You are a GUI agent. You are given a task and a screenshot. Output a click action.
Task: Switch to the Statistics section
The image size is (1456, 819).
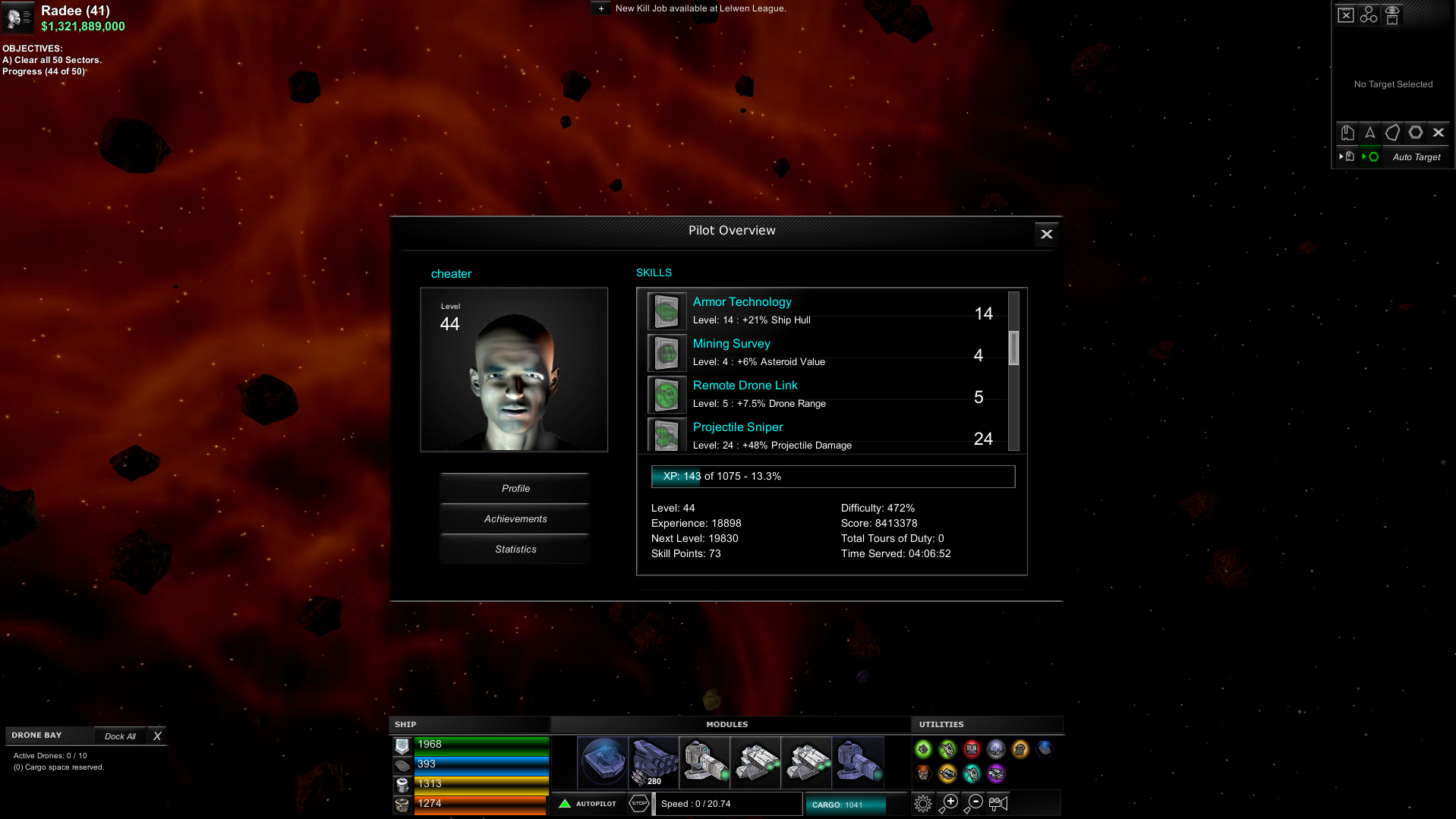tap(515, 549)
